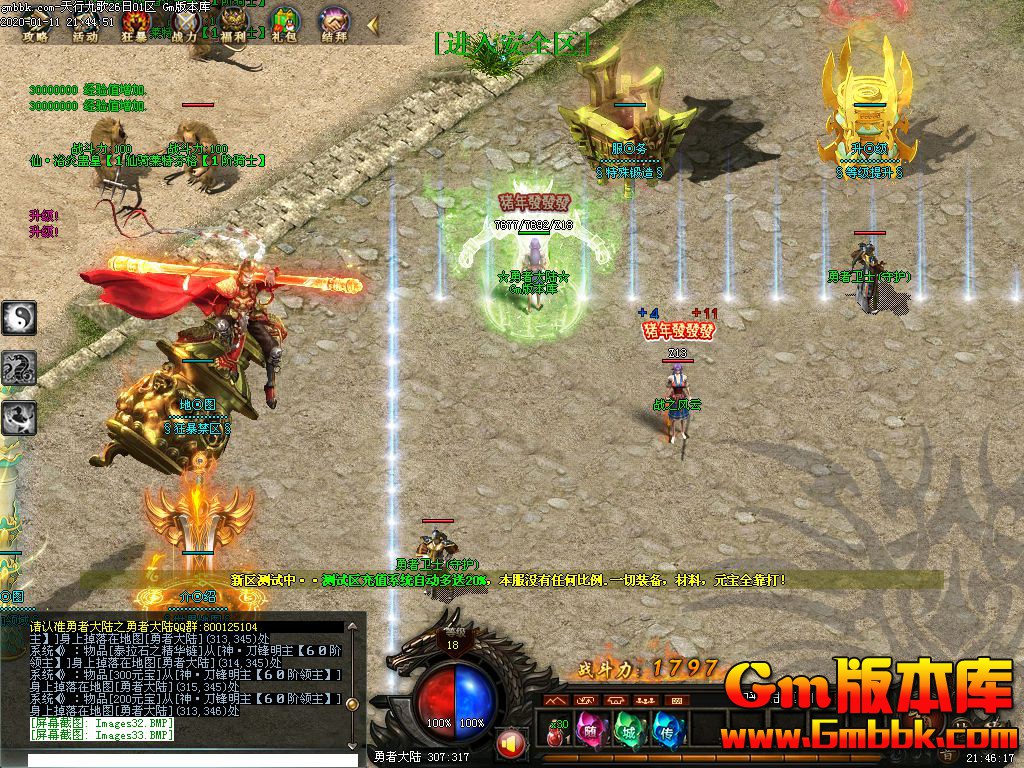The height and width of the screenshot is (768, 1024).
Task: Activate the snake skill icon
Action: pyautogui.click(x=19, y=368)
